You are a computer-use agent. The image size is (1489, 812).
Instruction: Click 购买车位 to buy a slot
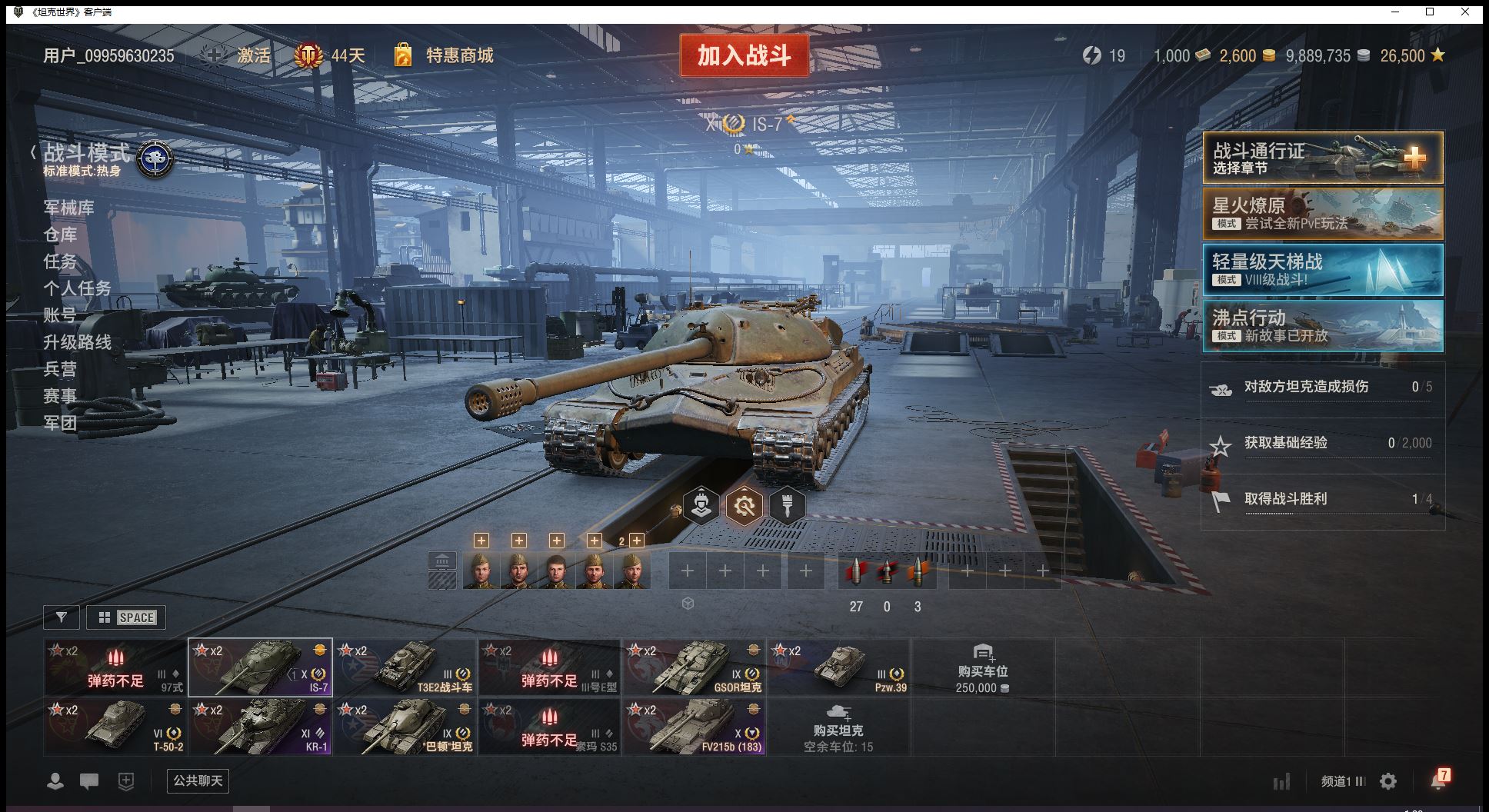[x=982, y=667]
